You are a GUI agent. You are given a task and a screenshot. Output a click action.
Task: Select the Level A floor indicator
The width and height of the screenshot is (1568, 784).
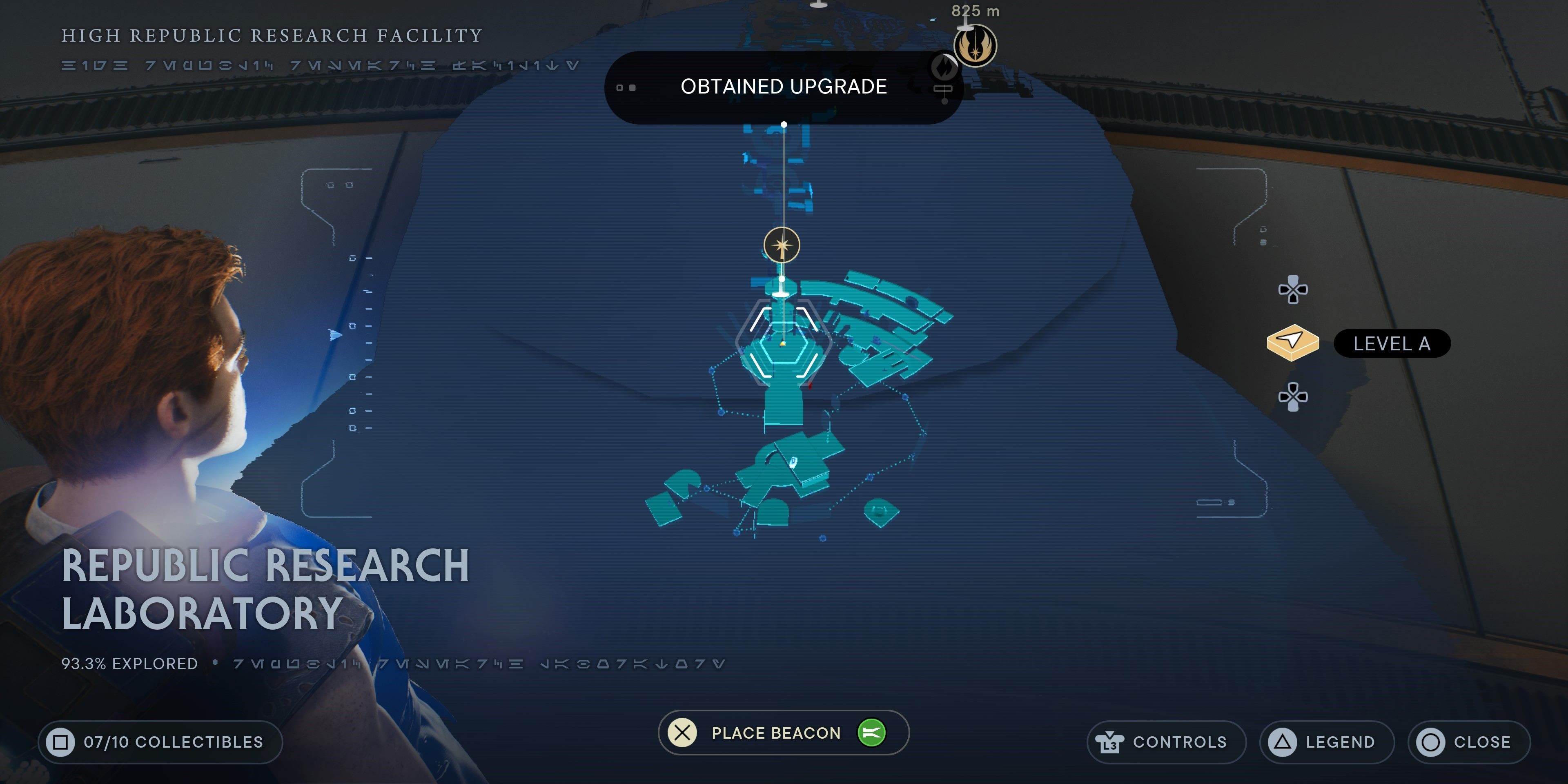click(x=1392, y=344)
